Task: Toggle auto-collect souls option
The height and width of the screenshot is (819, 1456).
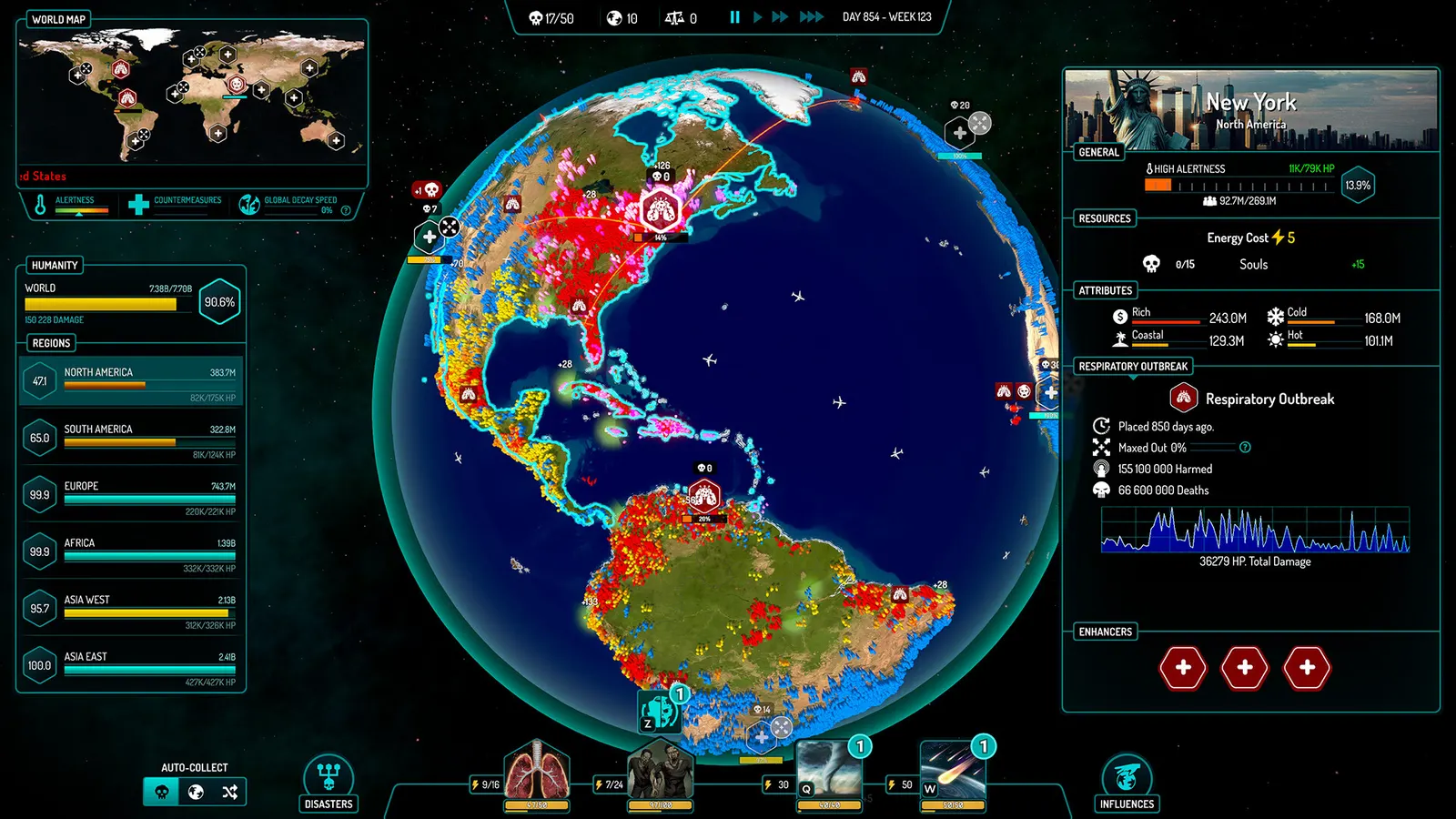Action: point(162,792)
